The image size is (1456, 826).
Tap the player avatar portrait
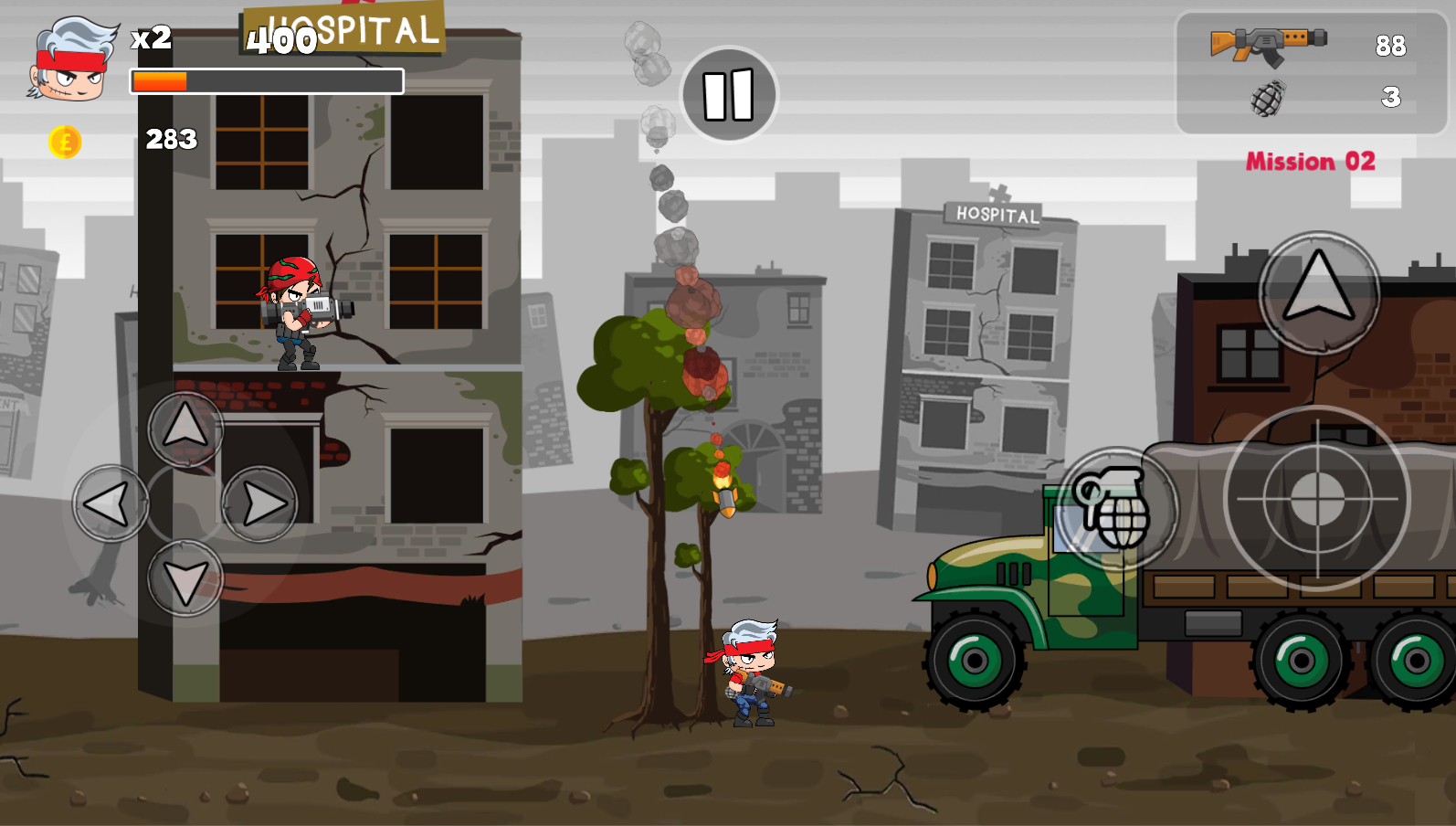tap(69, 59)
